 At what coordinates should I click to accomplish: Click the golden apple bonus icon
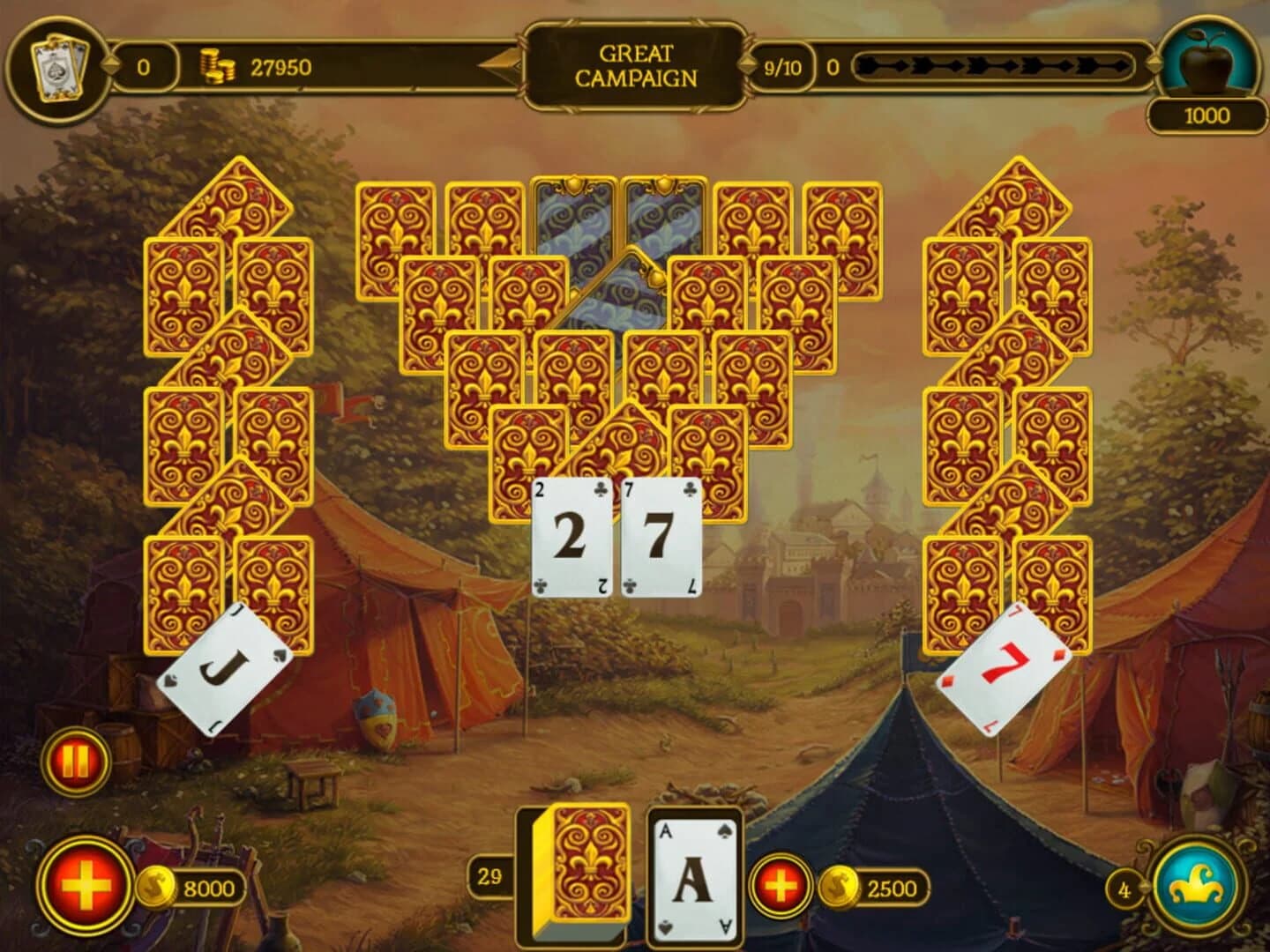pos(1207,58)
